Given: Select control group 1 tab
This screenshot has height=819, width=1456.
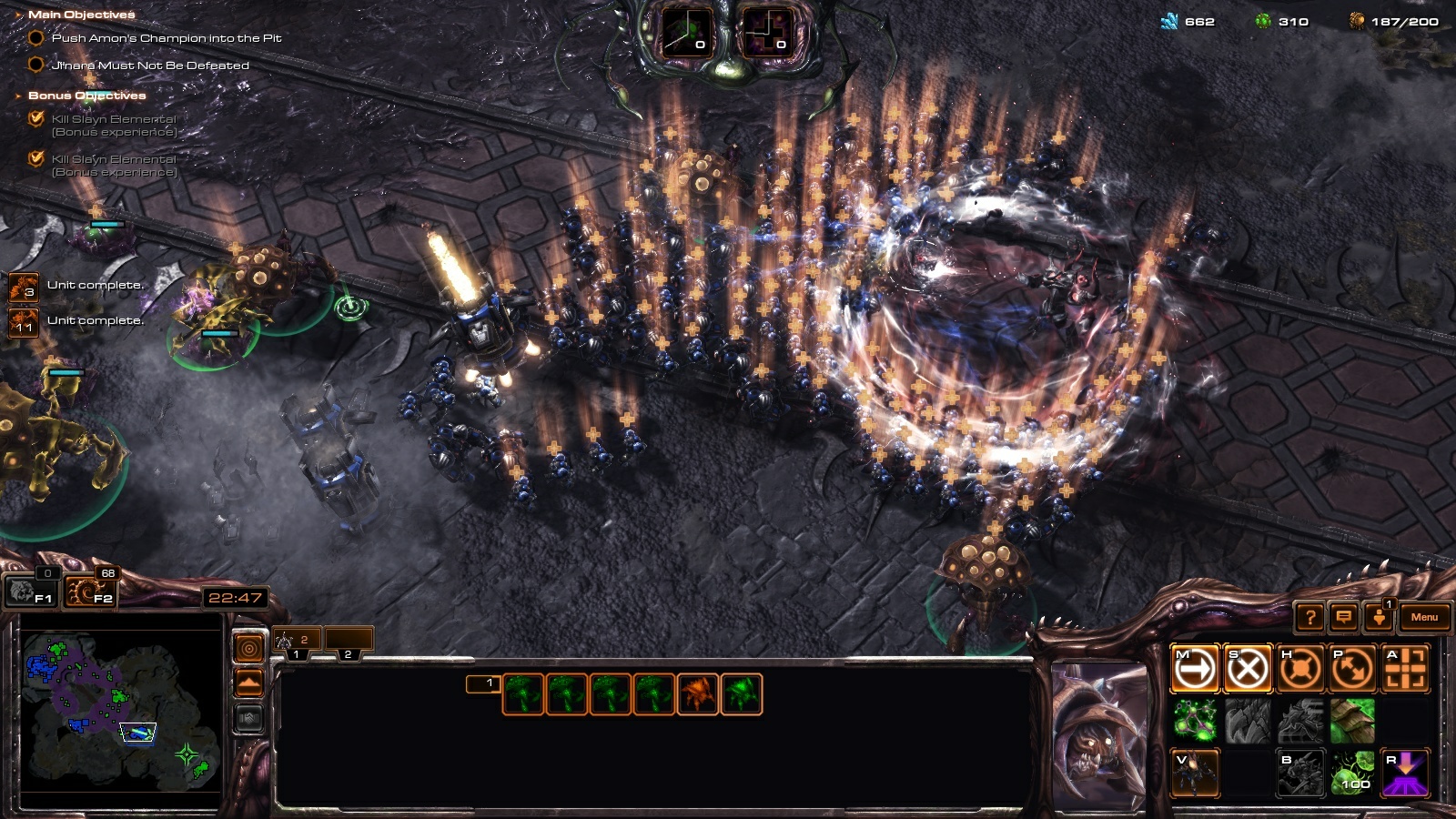Looking at the screenshot, I should [x=297, y=642].
